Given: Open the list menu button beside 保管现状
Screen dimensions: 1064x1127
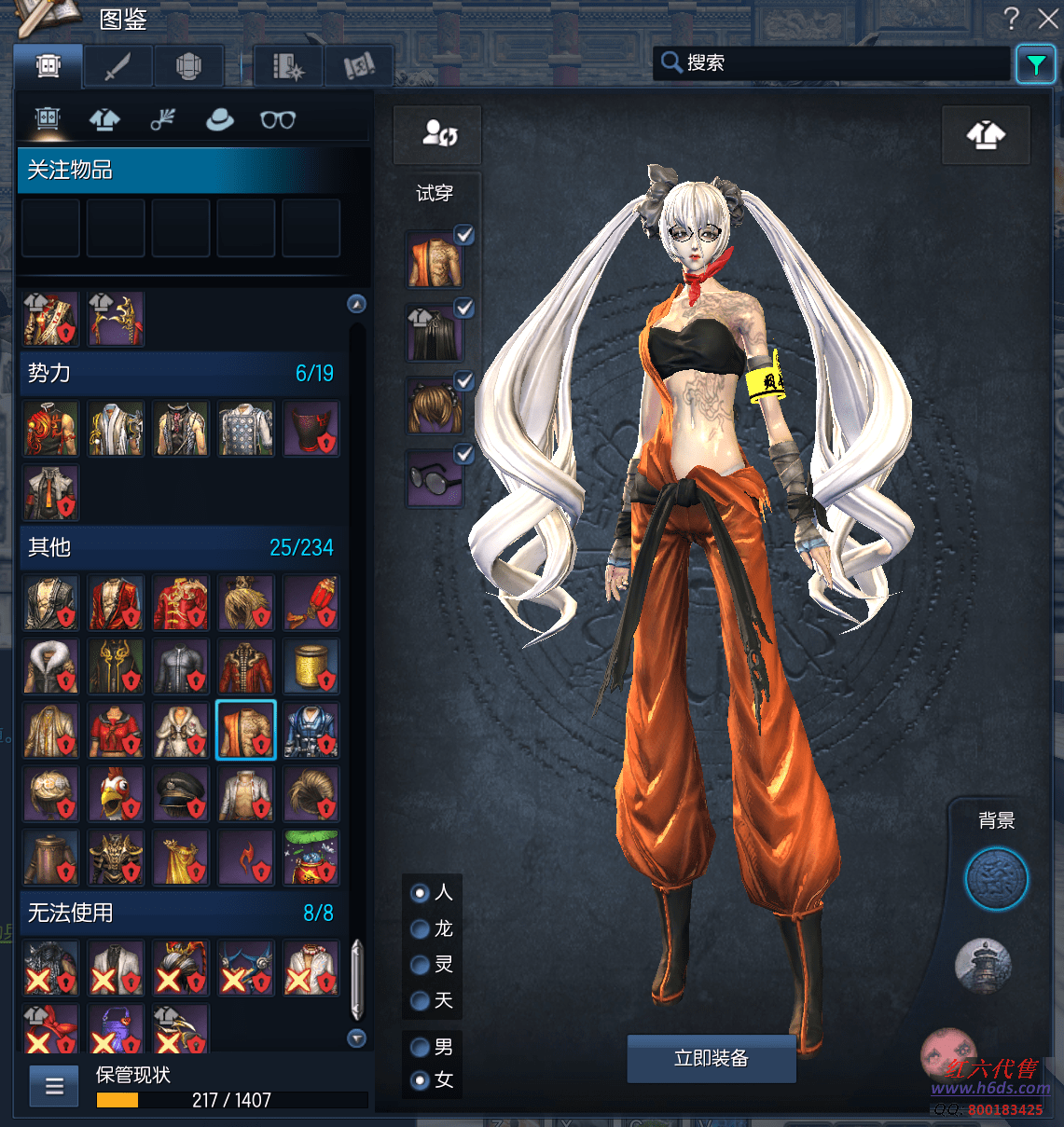Looking at the screenshot, I should 54,1085.
